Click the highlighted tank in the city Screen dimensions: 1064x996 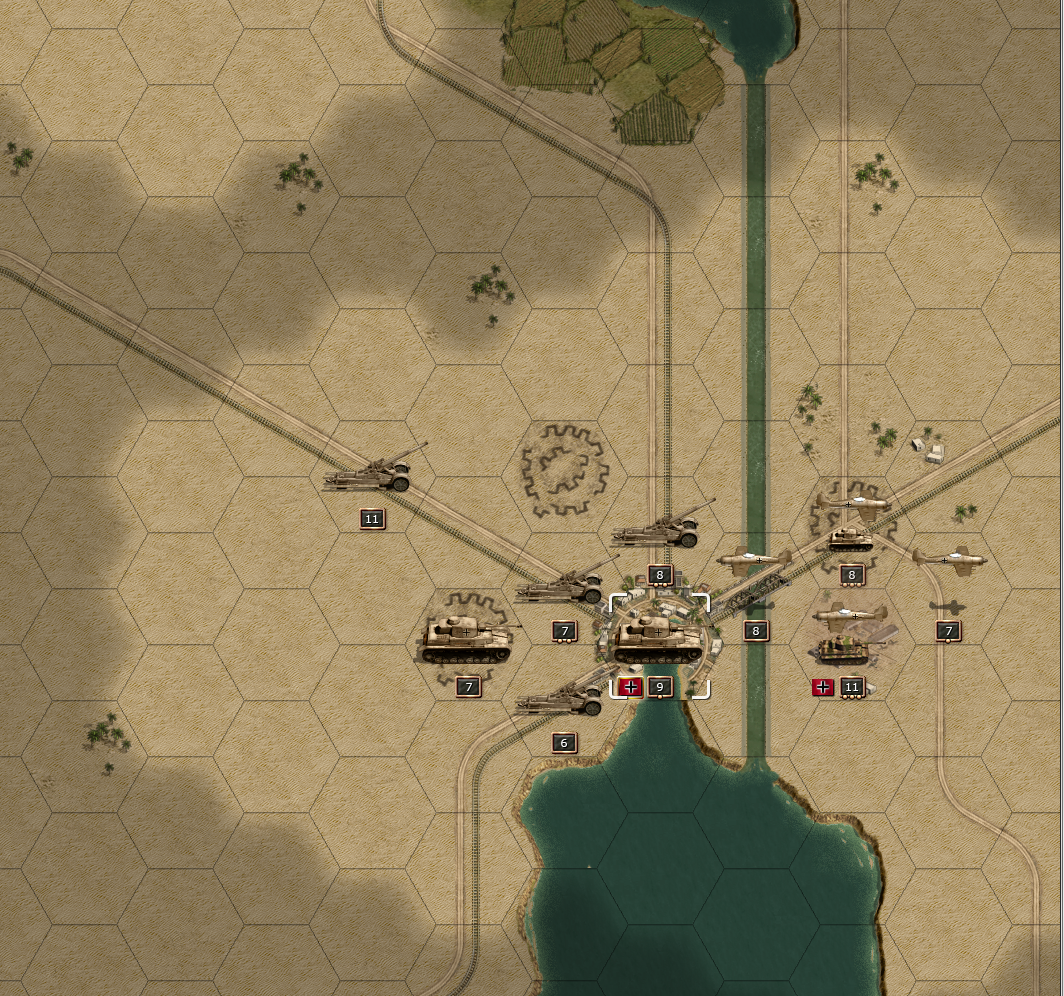(x=658, y=640)
